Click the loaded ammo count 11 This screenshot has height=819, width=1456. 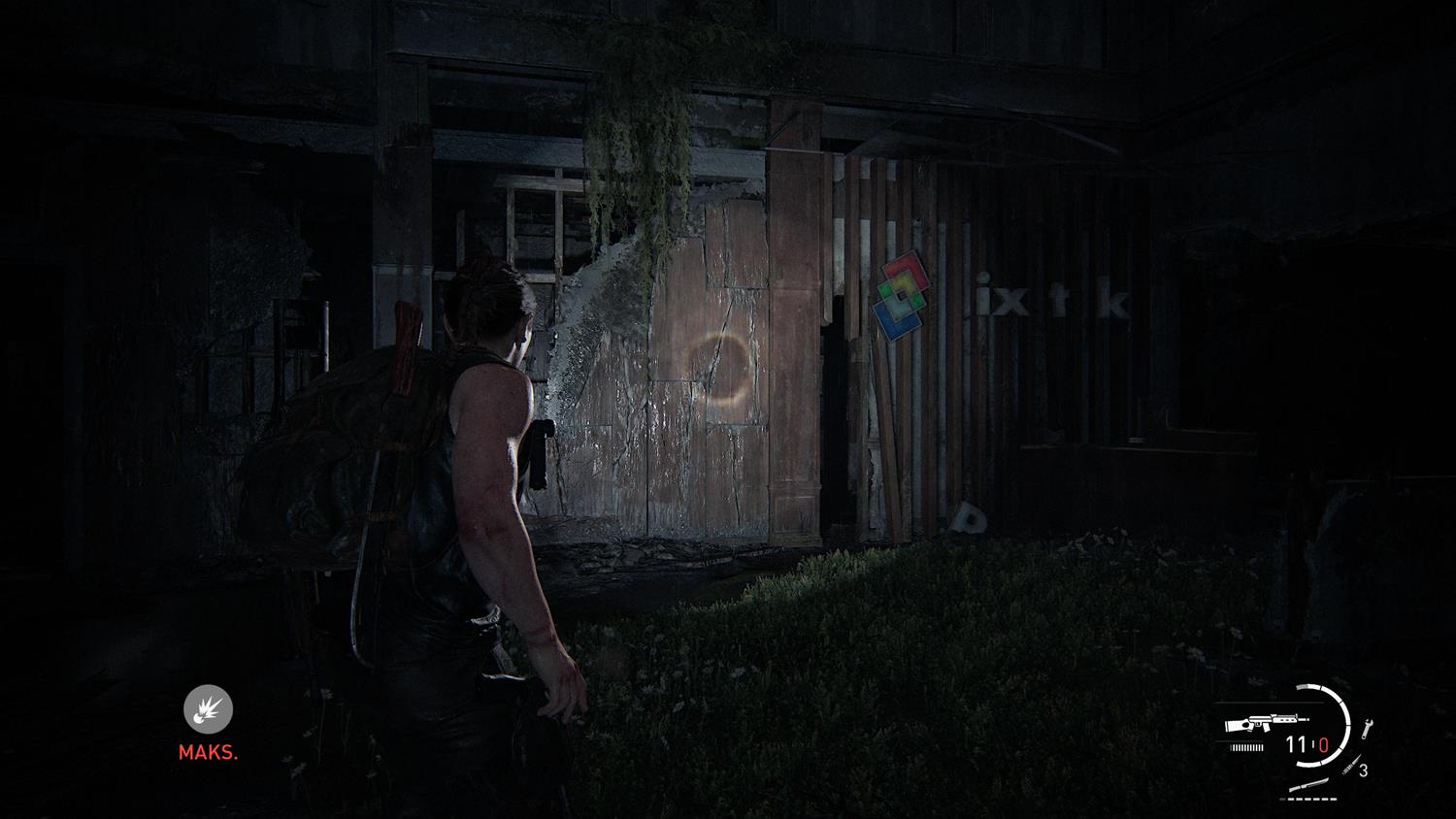pos(1294,742)
